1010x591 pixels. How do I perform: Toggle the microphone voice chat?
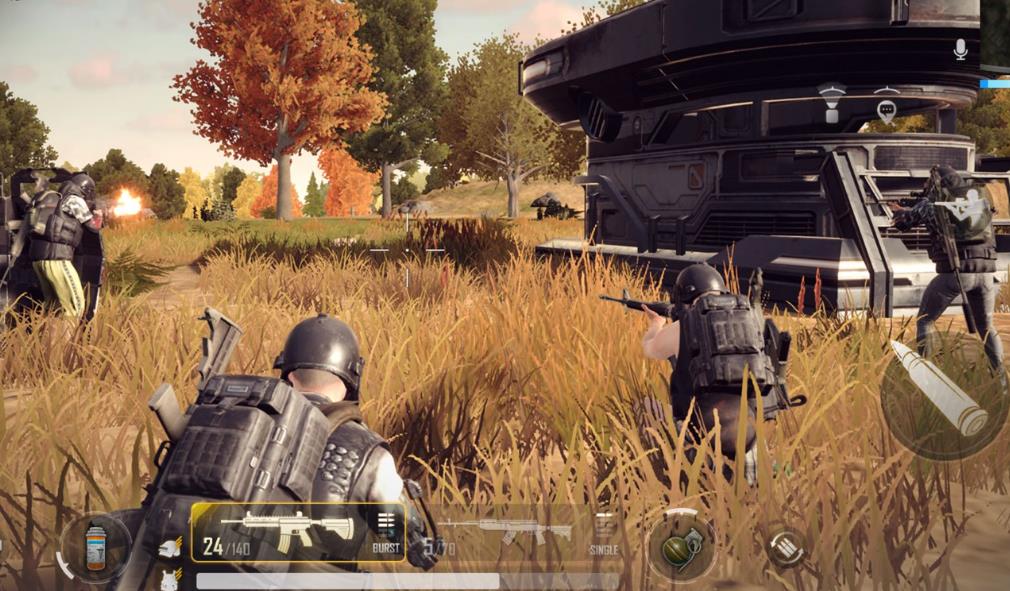960,49
